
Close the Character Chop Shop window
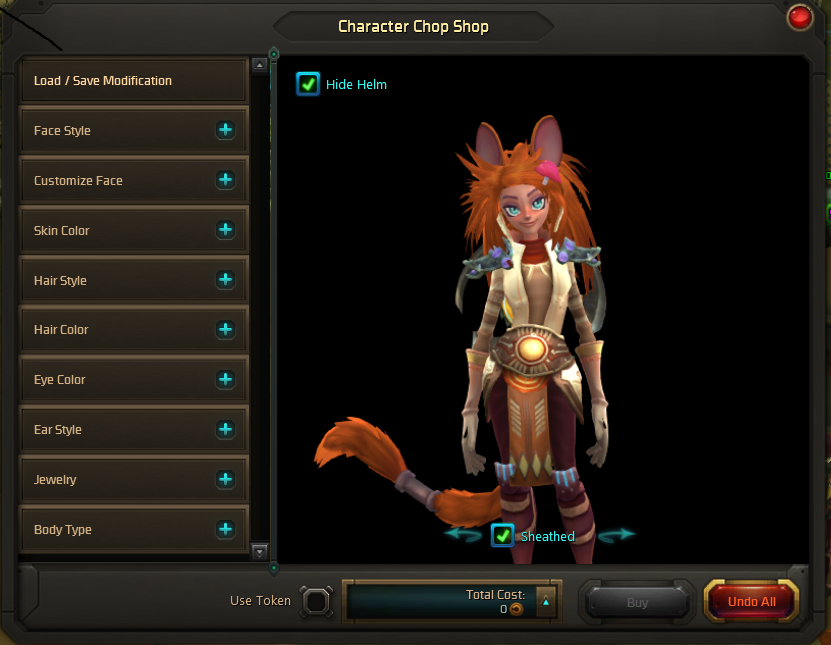click(x=799, y=17)
